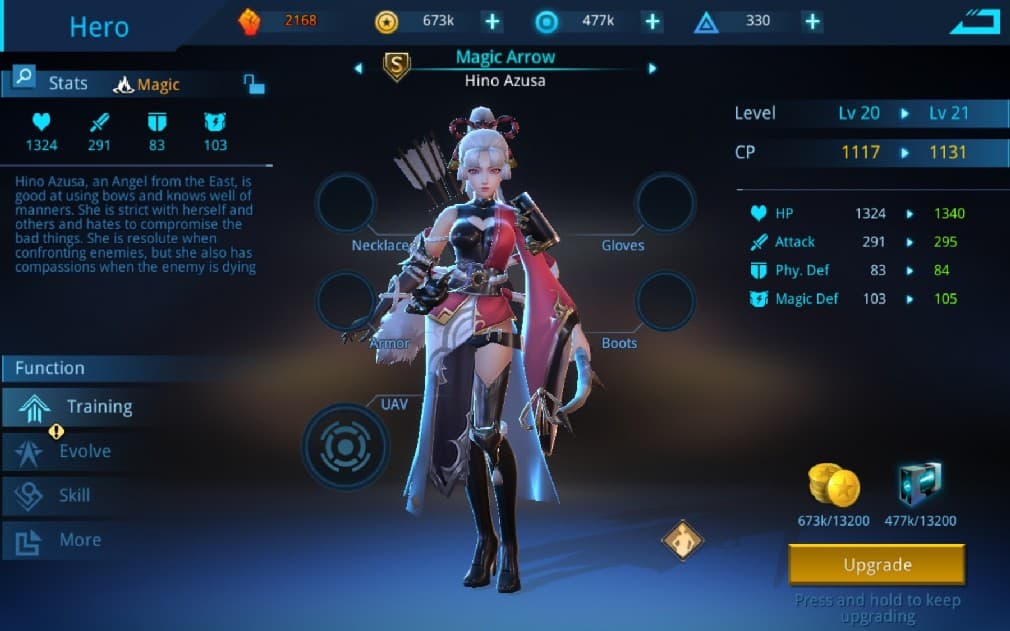
Task: Switch to the previous hero with left arrow
Action: point(358,69)
